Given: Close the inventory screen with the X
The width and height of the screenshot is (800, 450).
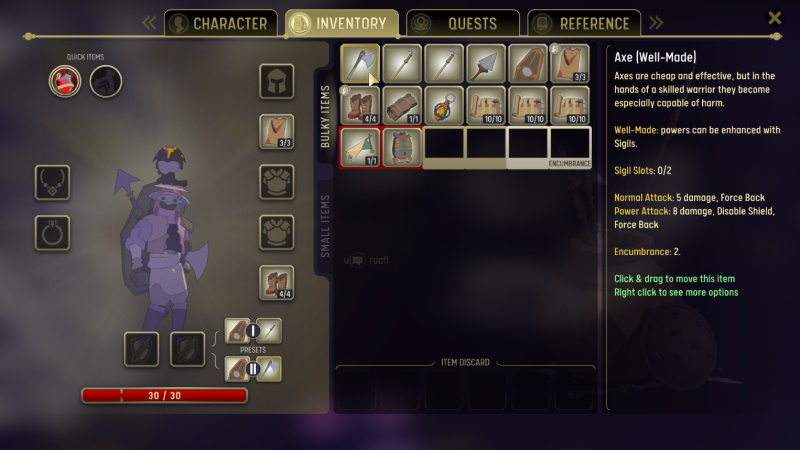Looking at the screenshot, I should 775,18.
